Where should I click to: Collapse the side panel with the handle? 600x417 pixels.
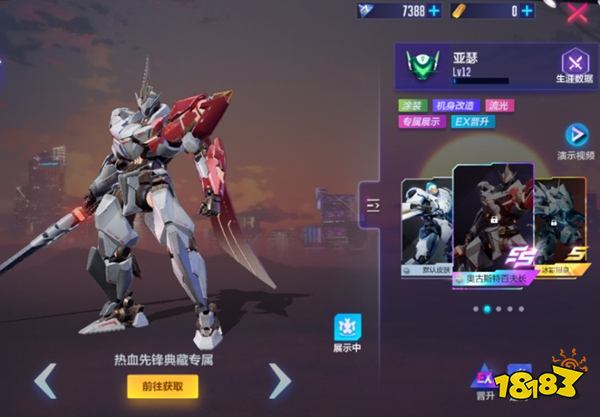pos(373,204)
